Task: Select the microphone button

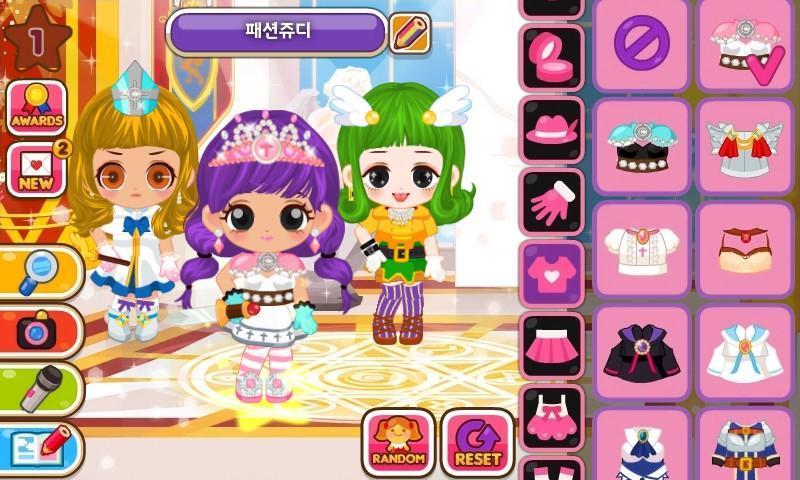Action: point(39,389)
